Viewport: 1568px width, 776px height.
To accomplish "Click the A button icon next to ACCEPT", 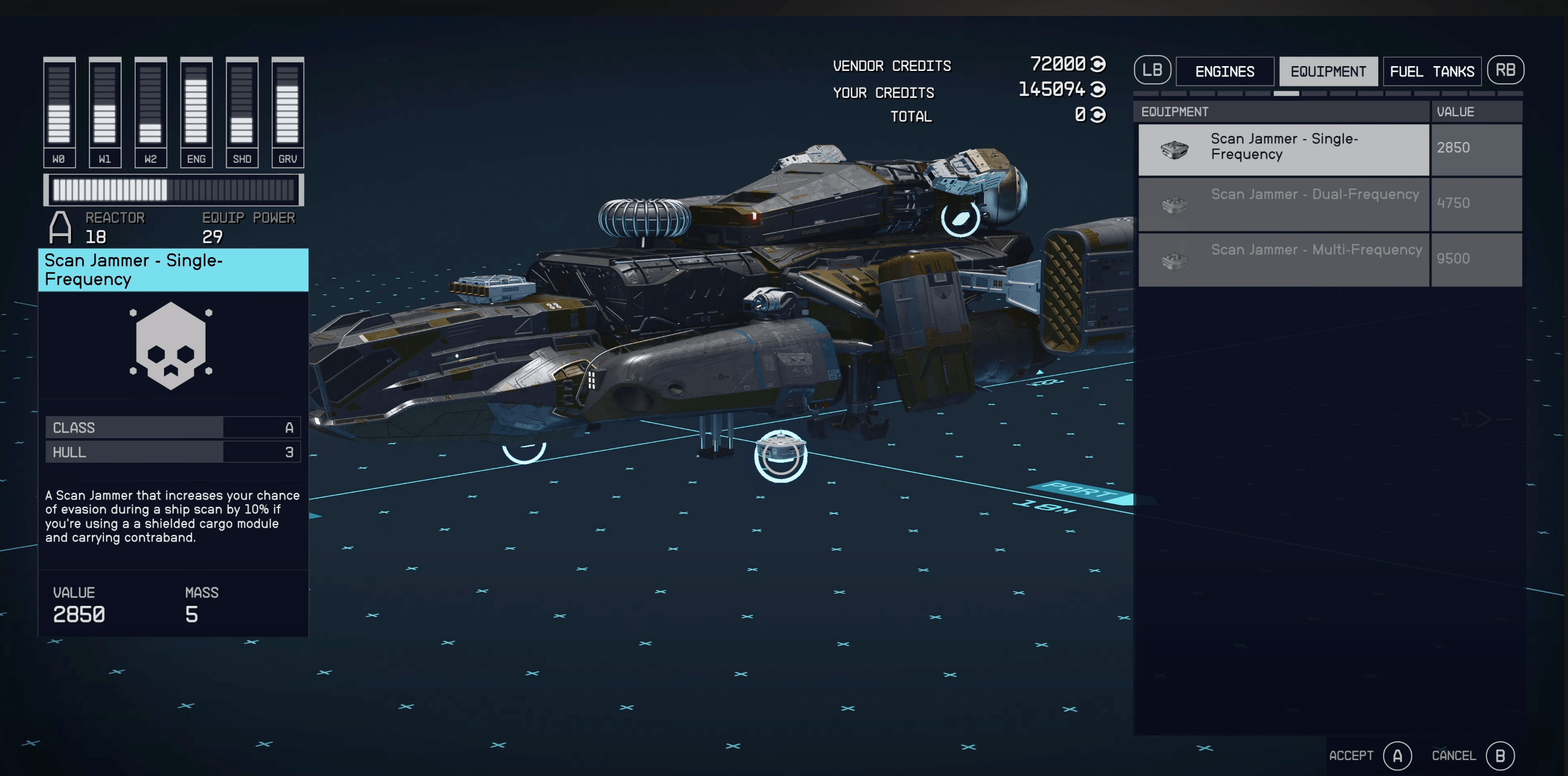I will click(x=1399, y=755).
